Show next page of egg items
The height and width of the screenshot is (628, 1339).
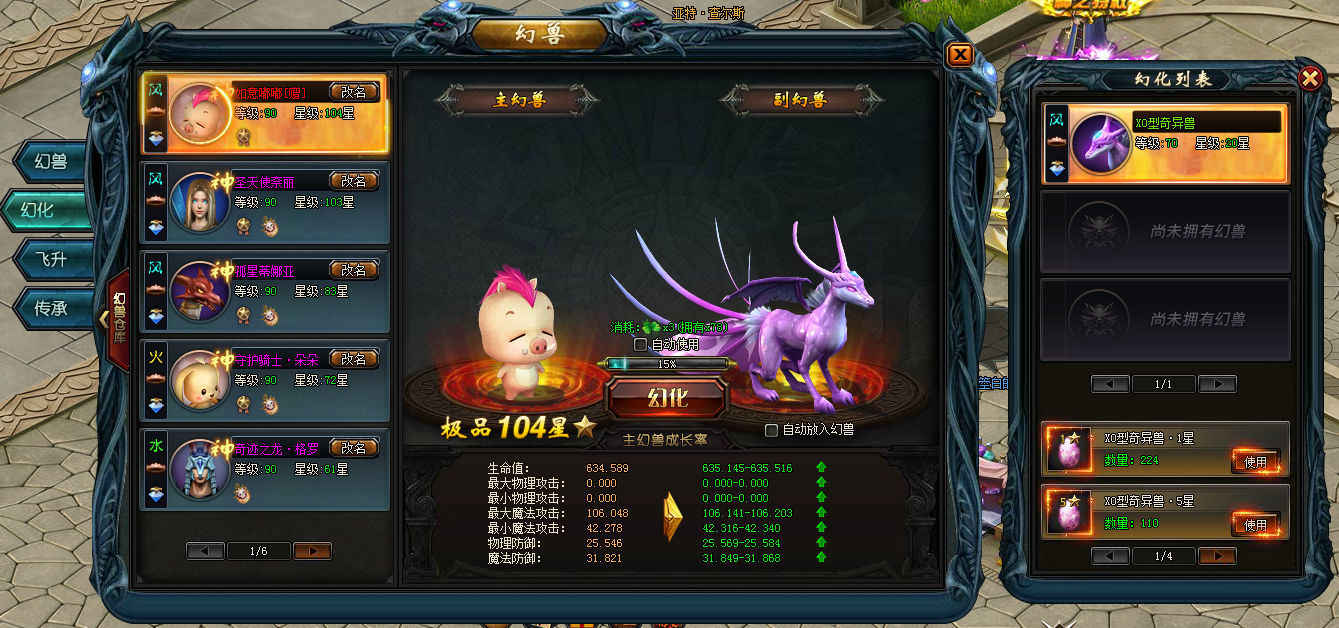pyautogui.click(x=1217, y=556)
